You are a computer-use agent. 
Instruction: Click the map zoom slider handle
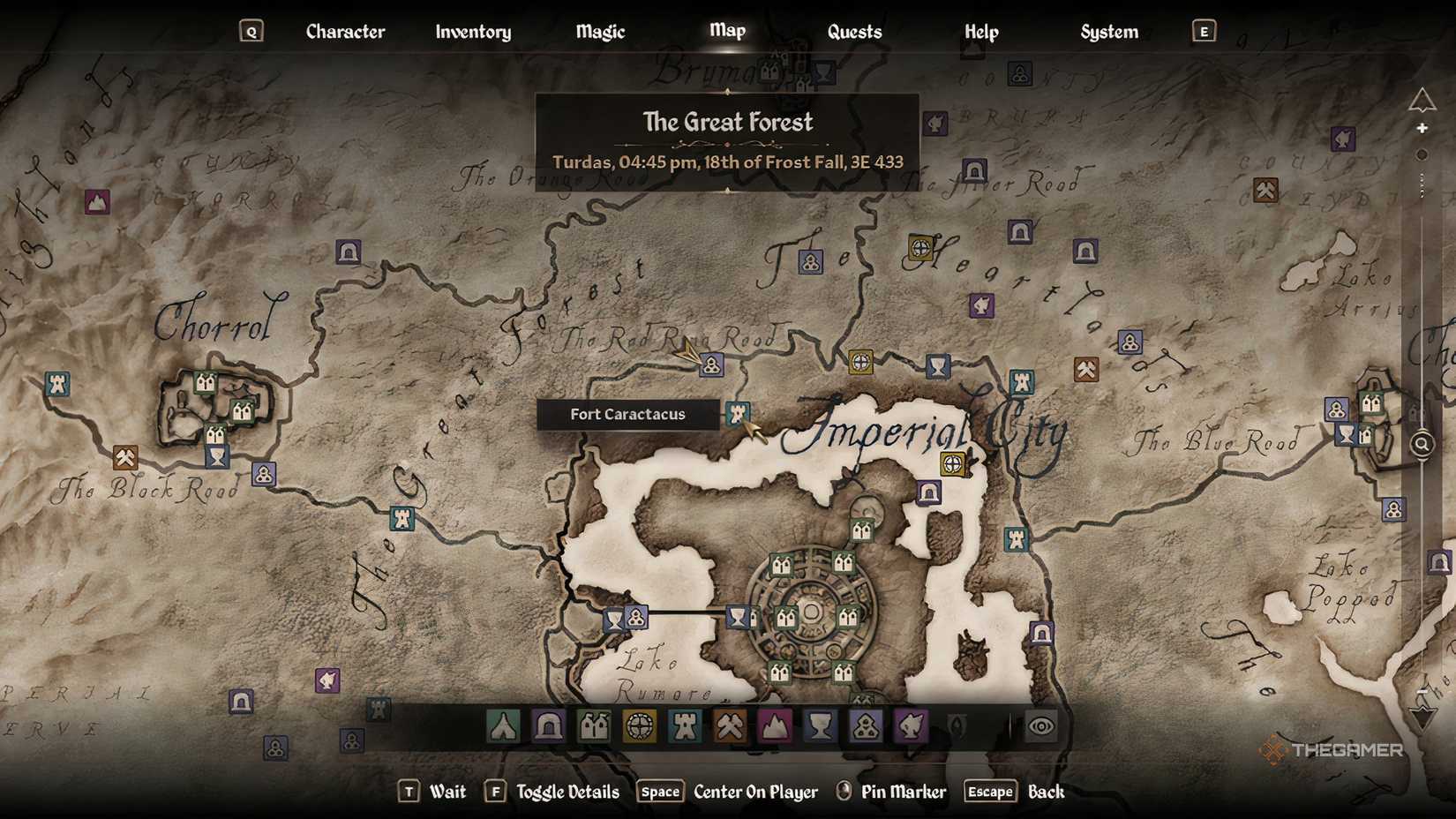click(1422, 154)
